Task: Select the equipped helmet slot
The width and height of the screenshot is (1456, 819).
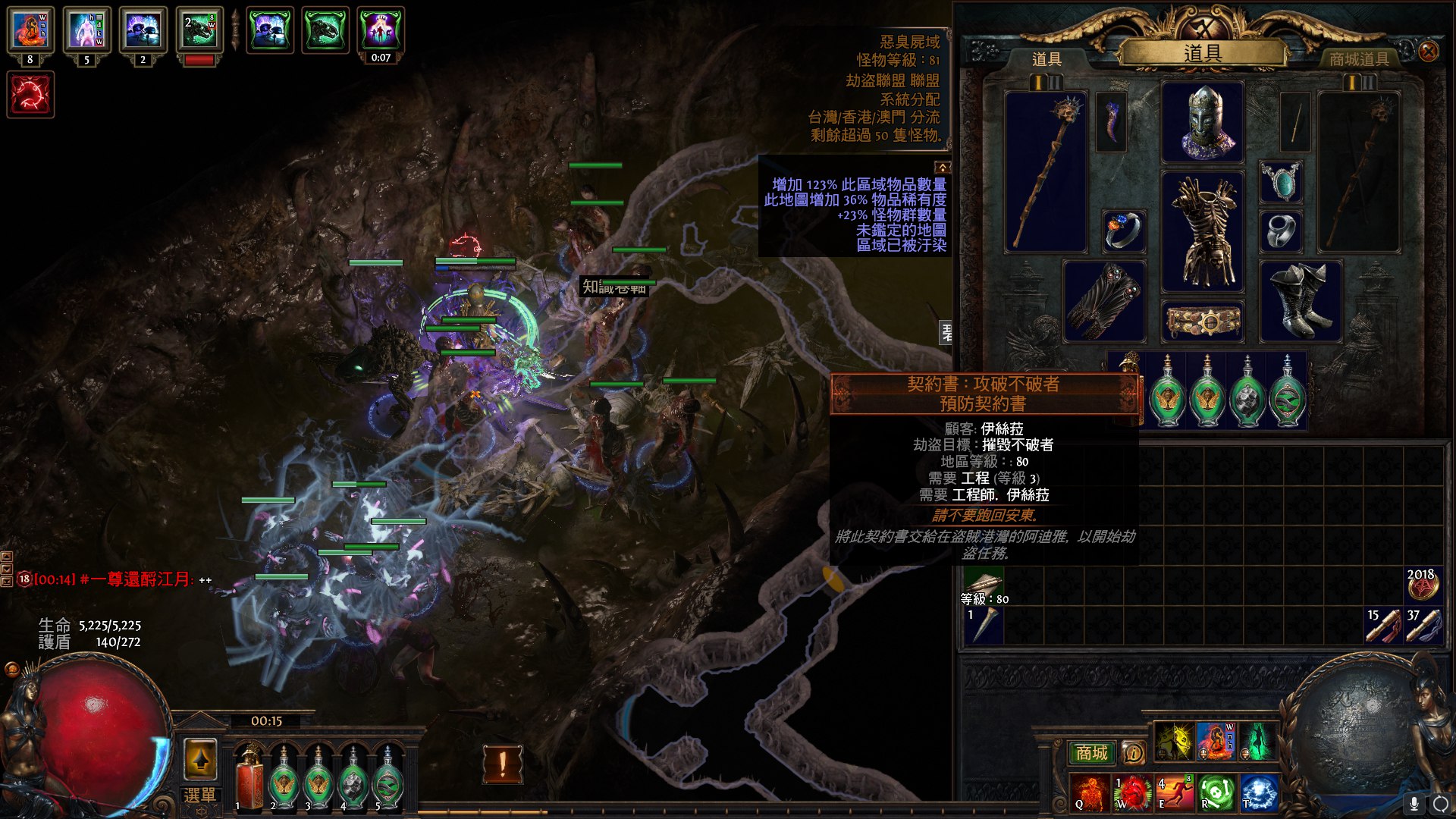Action: click(1203, 122)
